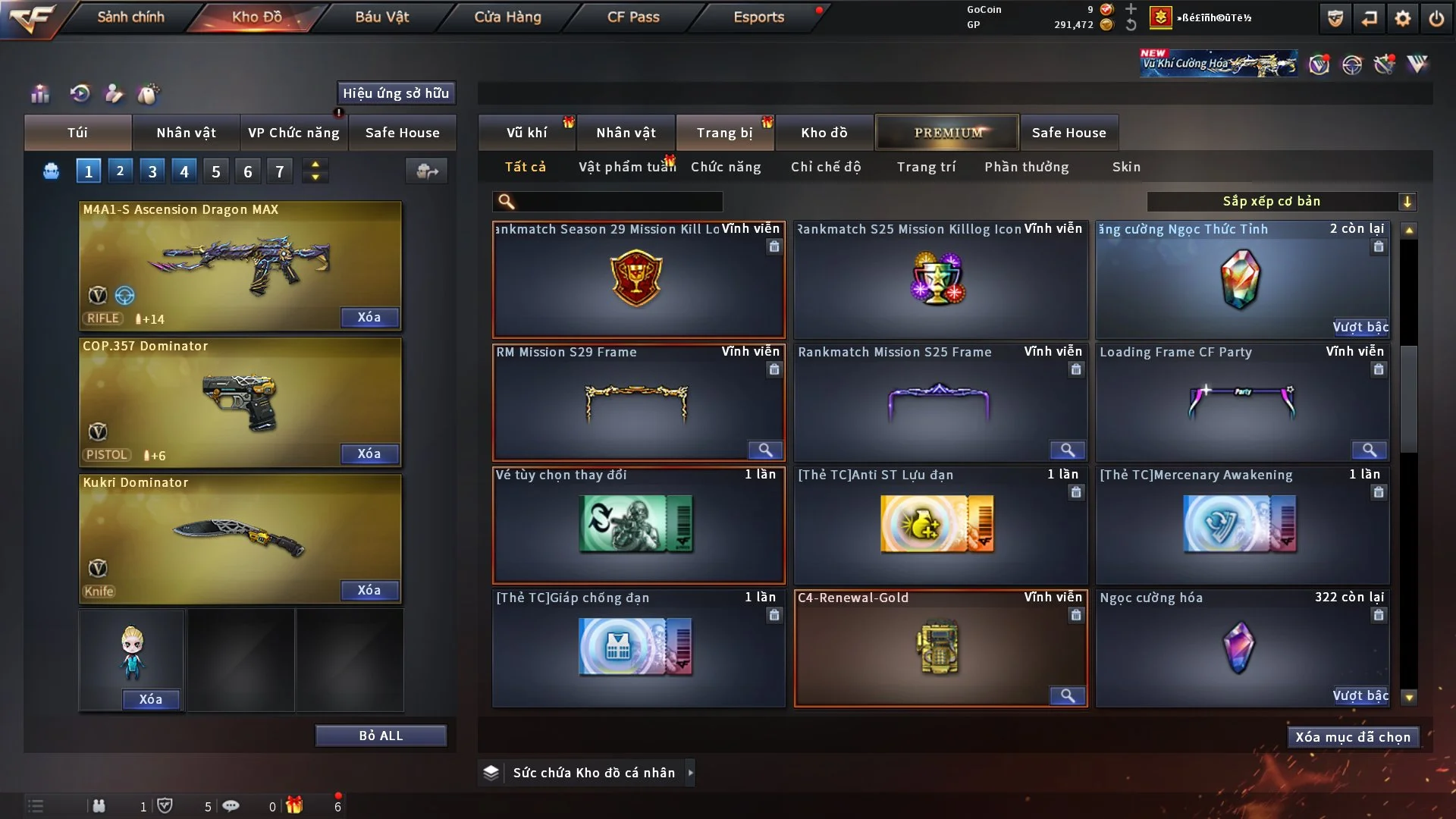Image resolution: width=1456 pixels, height=819 pixels.
Task: Click the item search field
Action: click(x=618, y=201)
